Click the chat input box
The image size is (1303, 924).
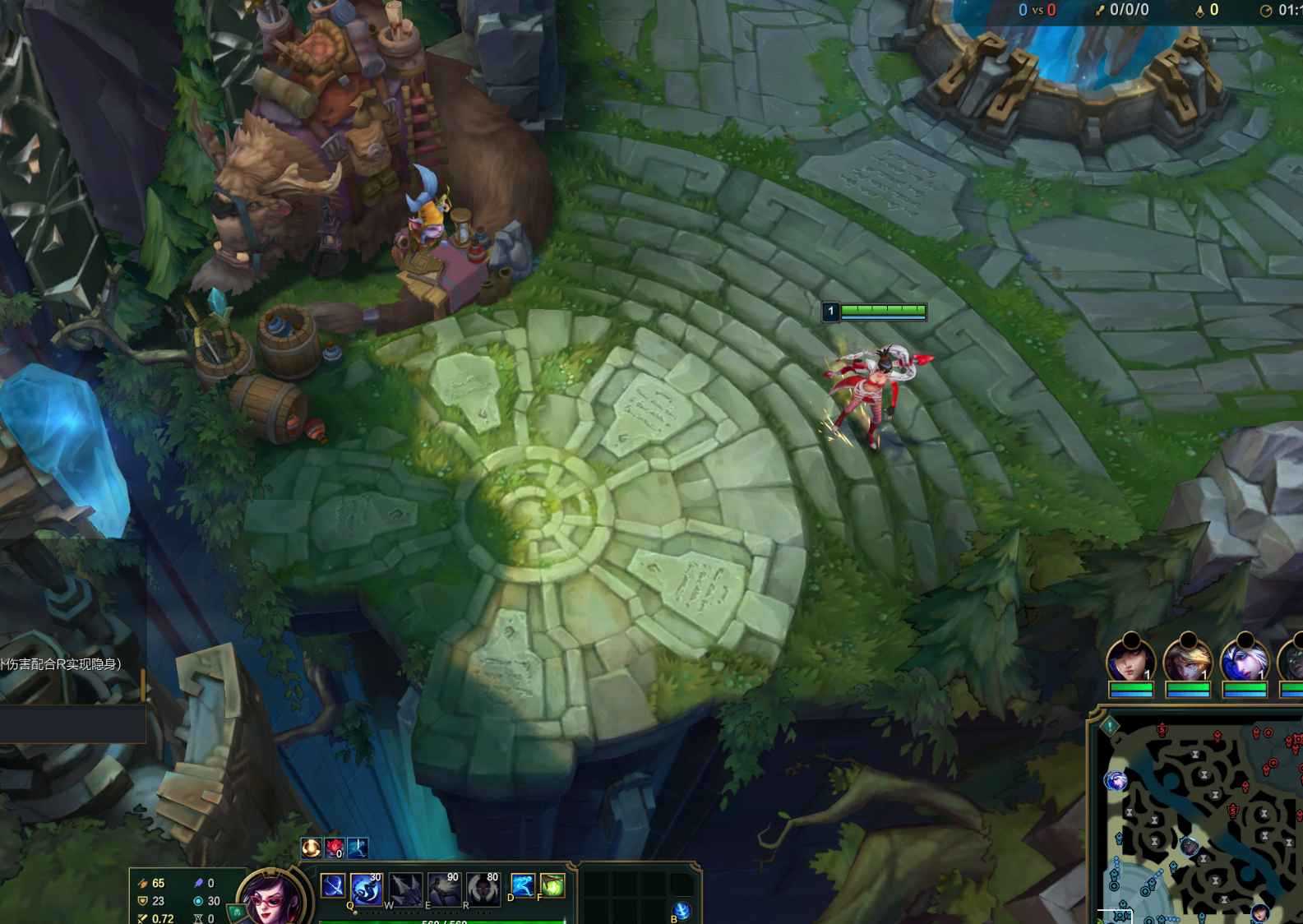click(72, 724)
